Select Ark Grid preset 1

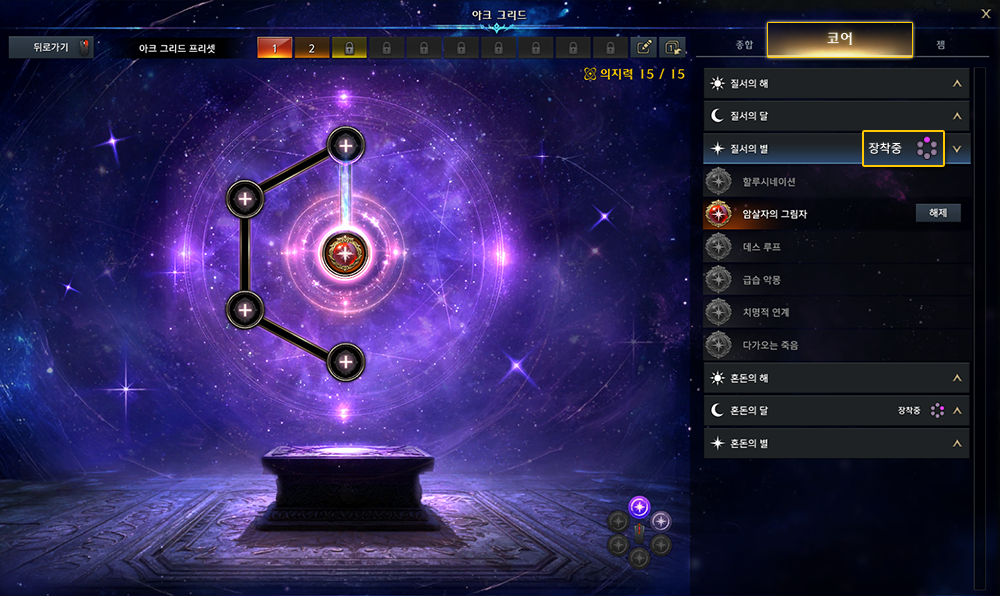274,47
